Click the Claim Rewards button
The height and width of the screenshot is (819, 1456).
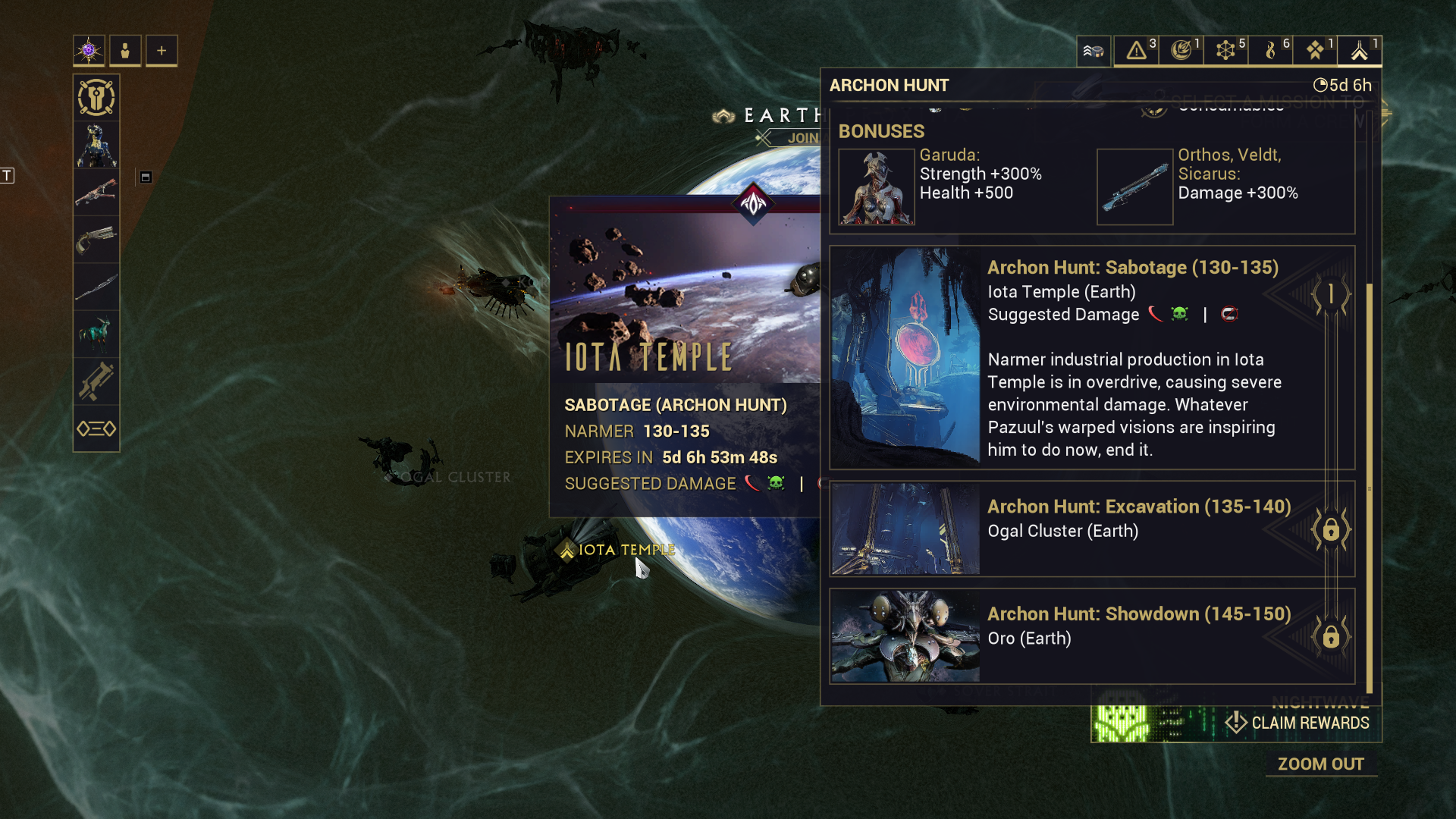(1300, 723)
